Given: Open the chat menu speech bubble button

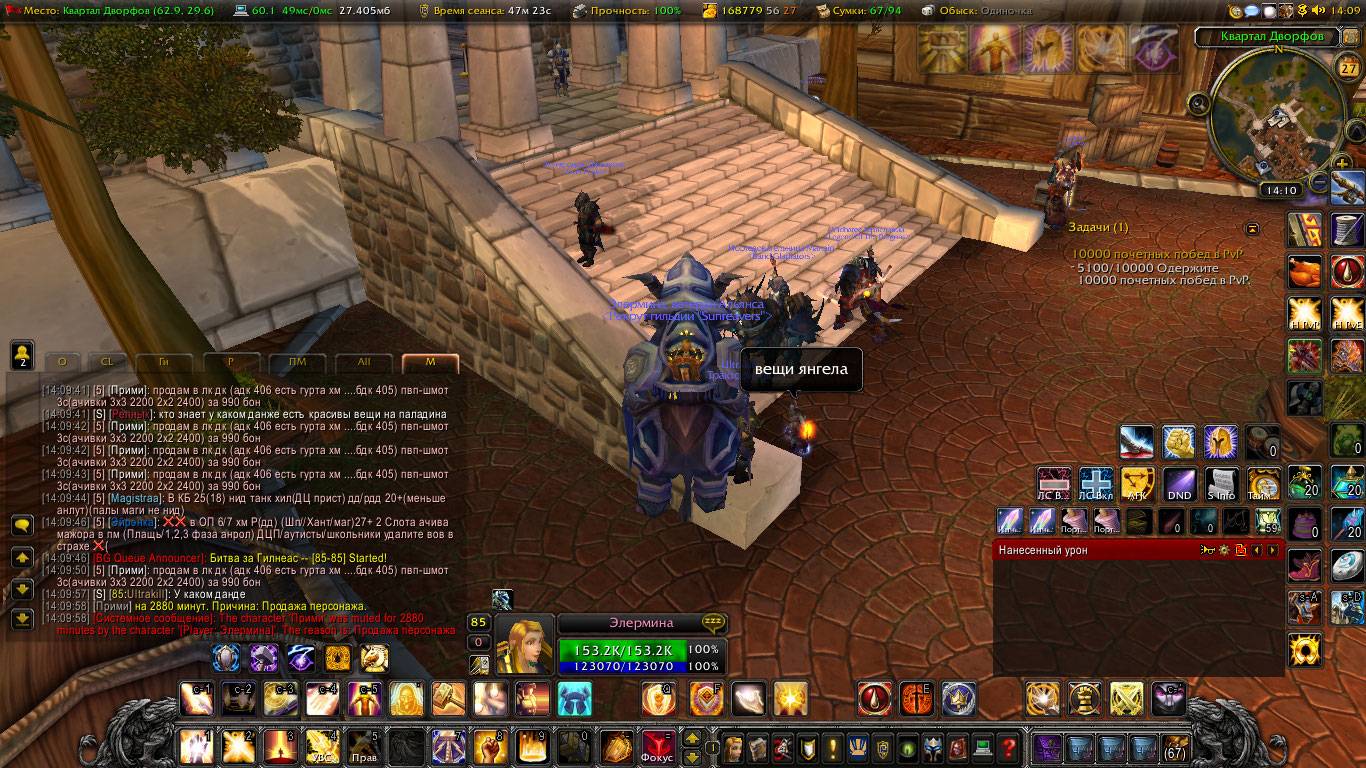Looking at the screenshot, I should click(22, 525).
